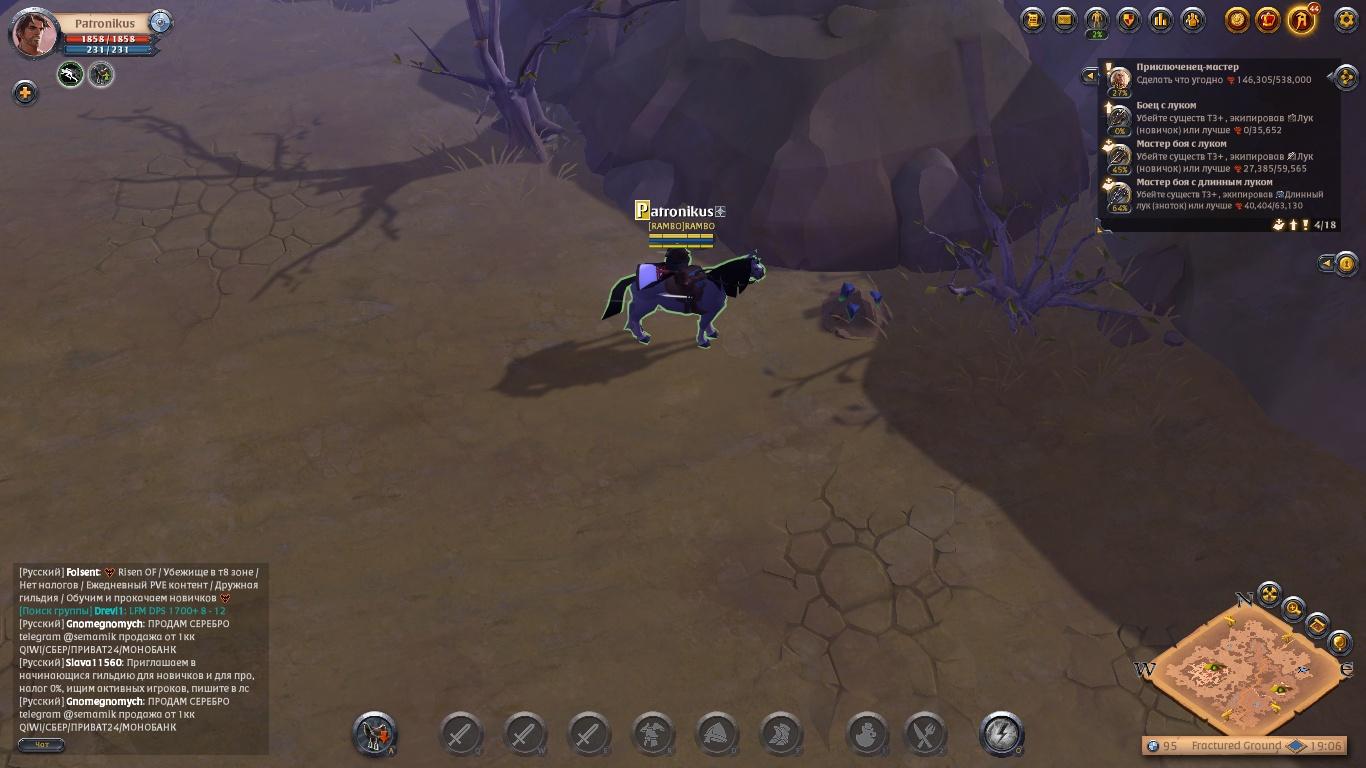
Task: Click the magnifier zoom button by minimap
Action: pyautogui.click(x=1294, y=608)
